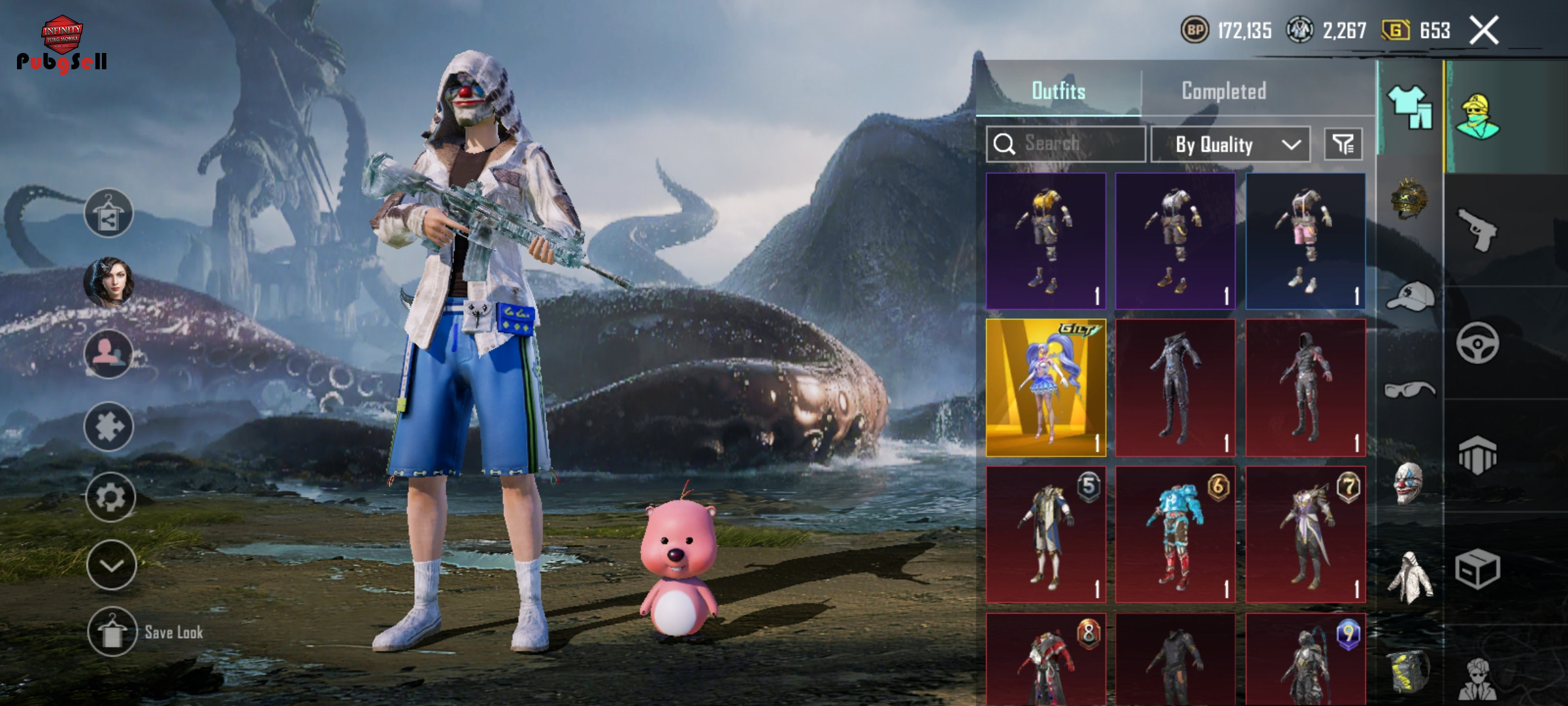Viewport: 1568px width, 706px height.
Task: Choose the level 5 white-and-blue outfit
Action: click(1045, 535)
